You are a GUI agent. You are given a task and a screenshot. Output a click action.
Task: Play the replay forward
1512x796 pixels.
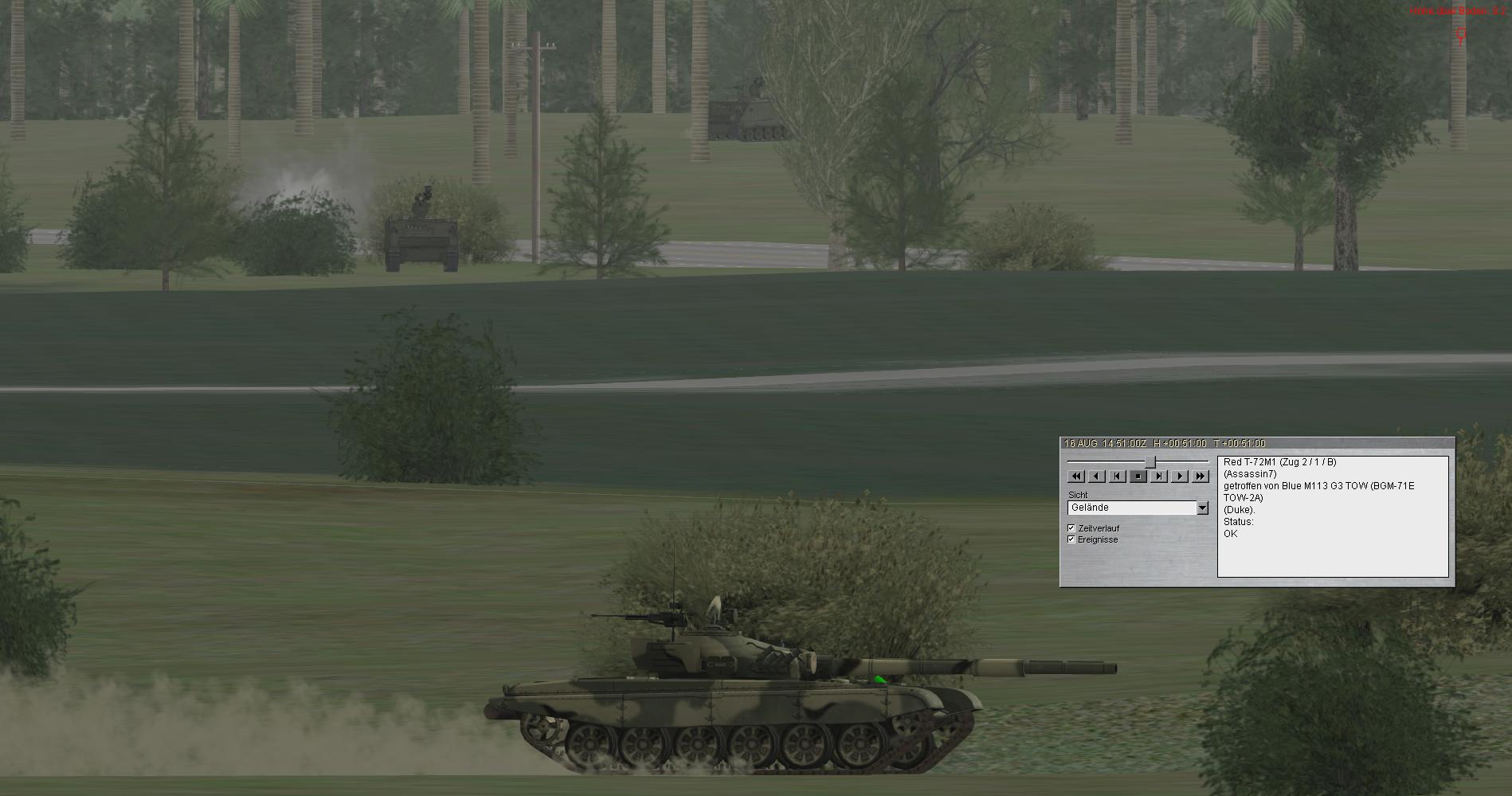pyautogui.click(x=1179, y=476)
